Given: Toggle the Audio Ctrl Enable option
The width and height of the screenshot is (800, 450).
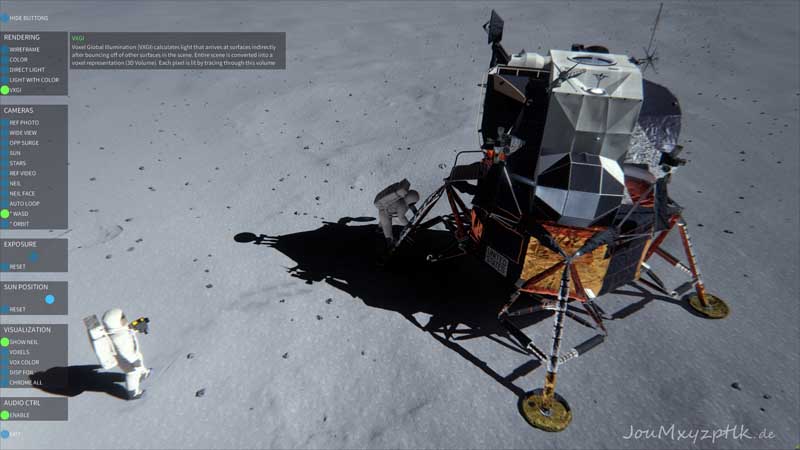Looking at the screenshot, I should (5, 414).
